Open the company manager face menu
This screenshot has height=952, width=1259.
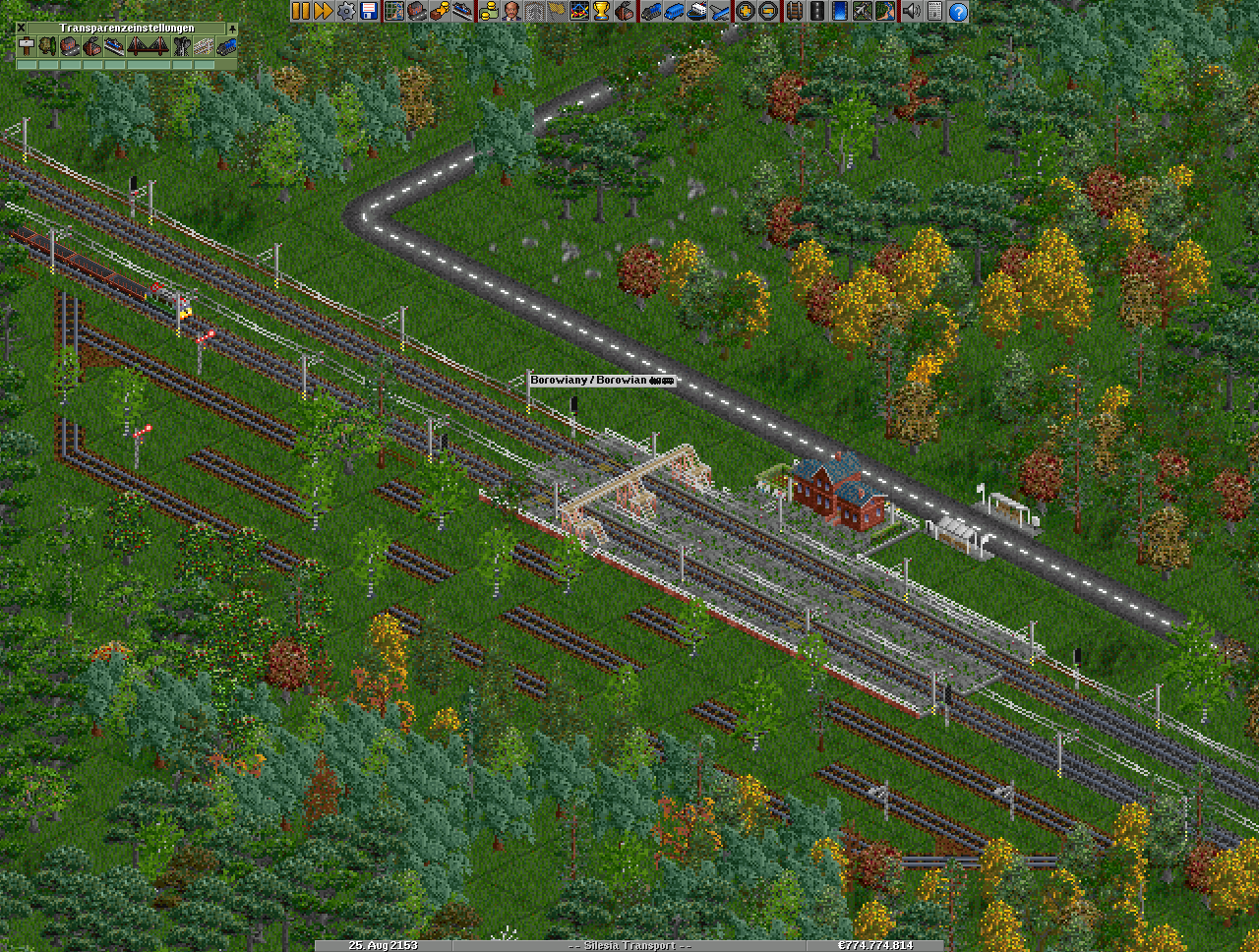tap(511, 12)
